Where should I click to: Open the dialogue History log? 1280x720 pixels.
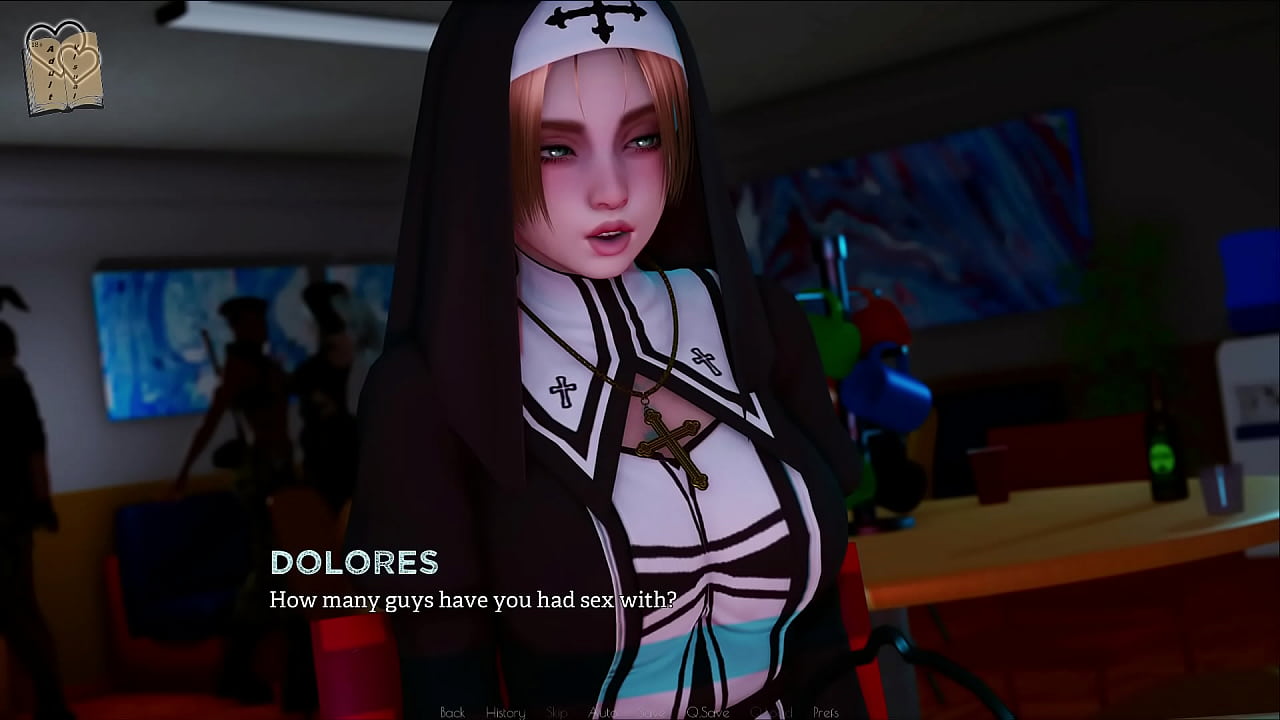505,712
